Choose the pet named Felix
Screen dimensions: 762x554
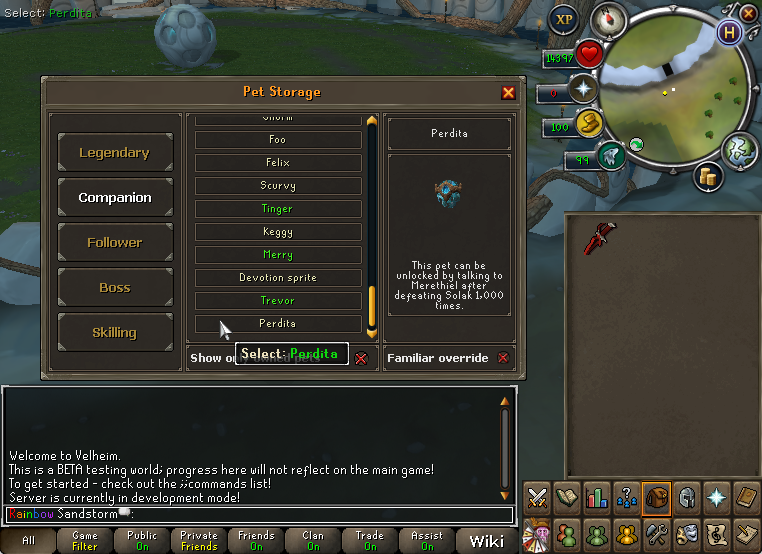278,163
